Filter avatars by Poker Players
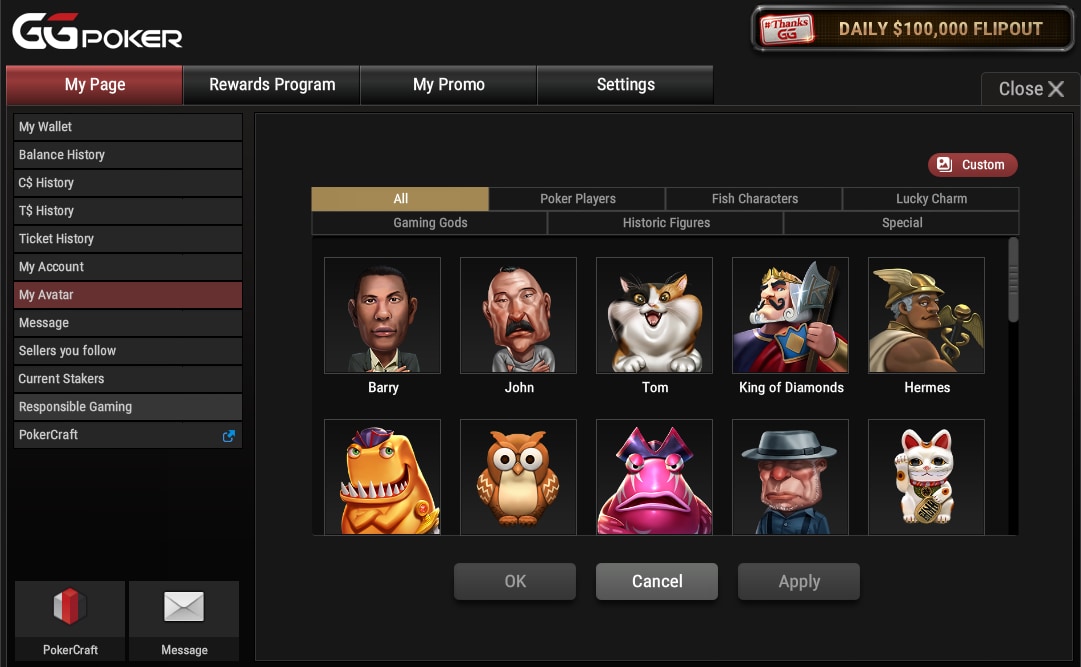 coord(577,199)
